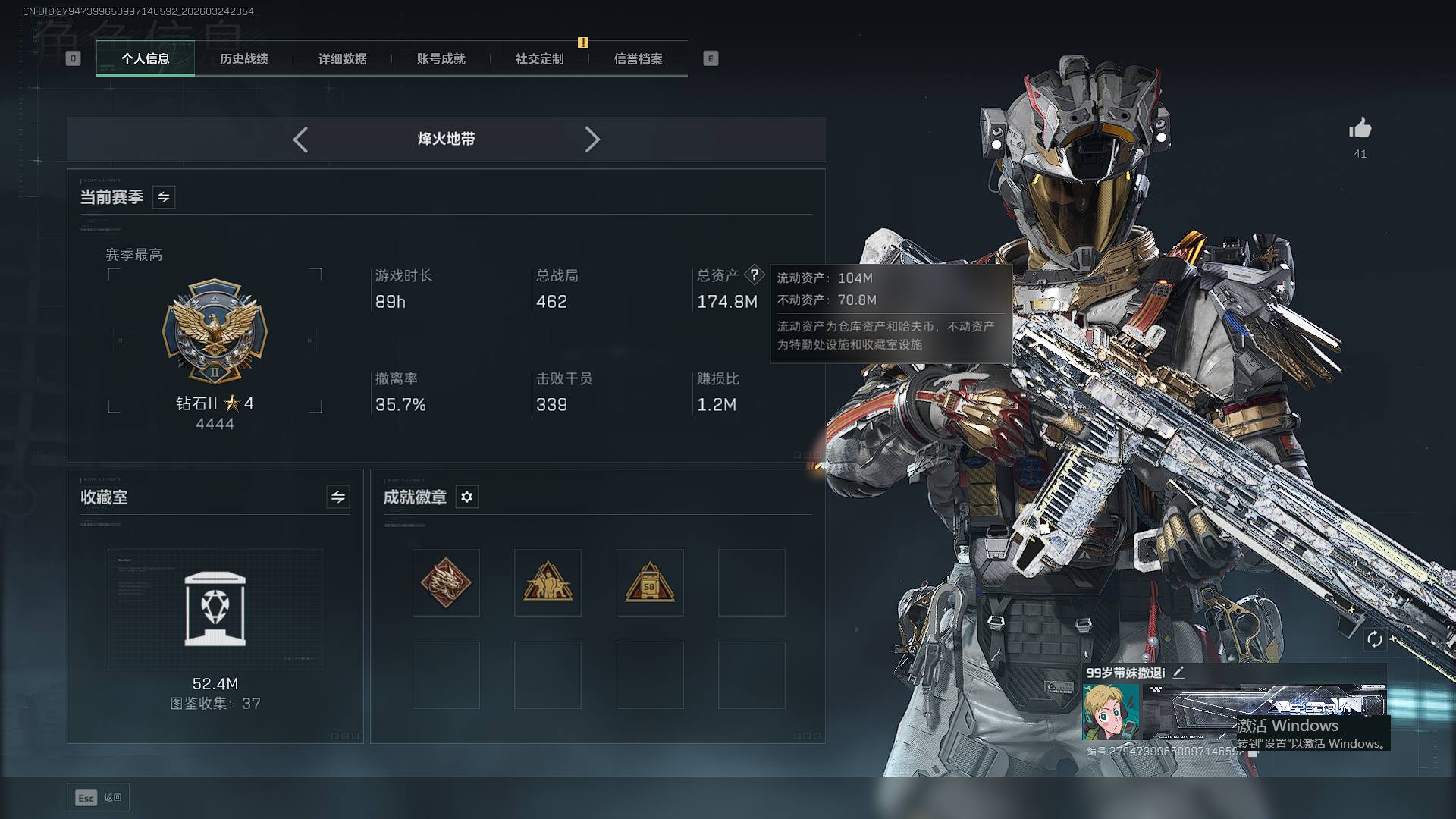Screen dimensions: 1456x819
Task: Click the anime girl player avatar
Action: [1110, 711]
